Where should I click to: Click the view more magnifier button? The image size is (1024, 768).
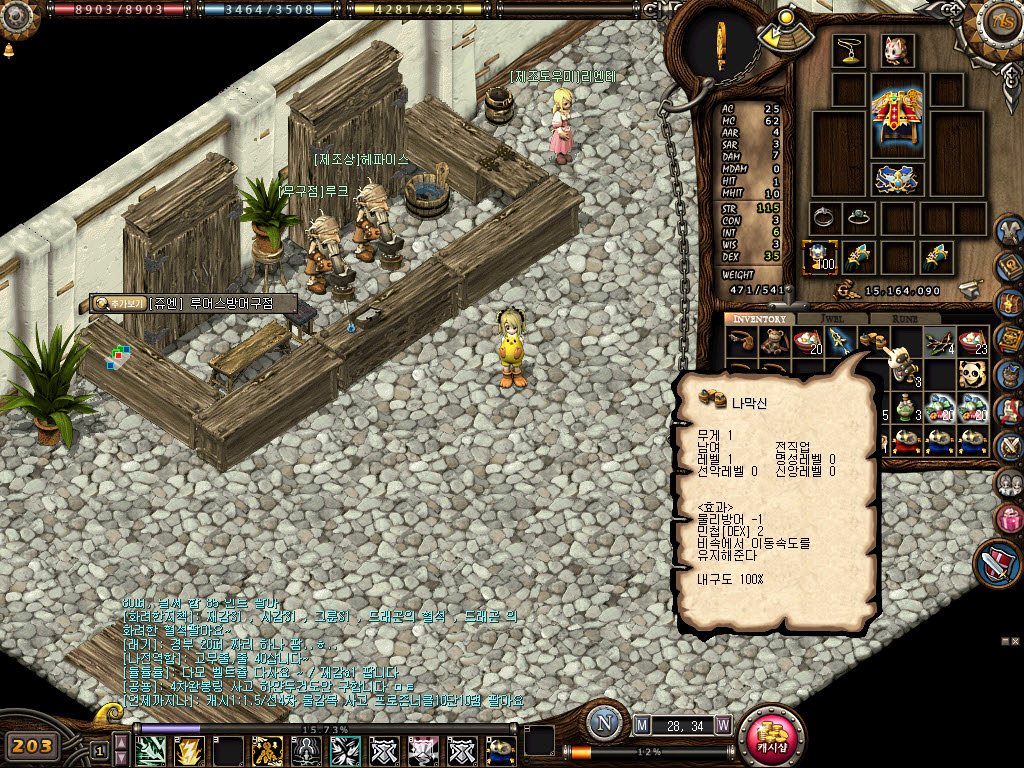pyautogui.click(x=119, y=303)
